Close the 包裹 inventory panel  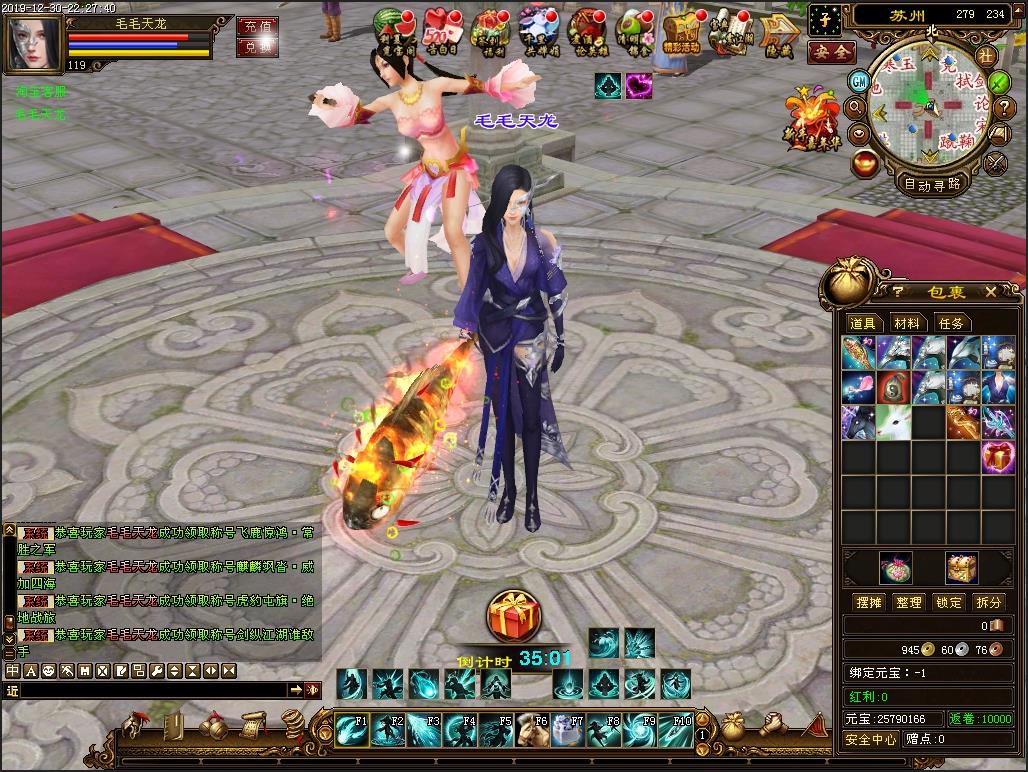click(990, 291)
